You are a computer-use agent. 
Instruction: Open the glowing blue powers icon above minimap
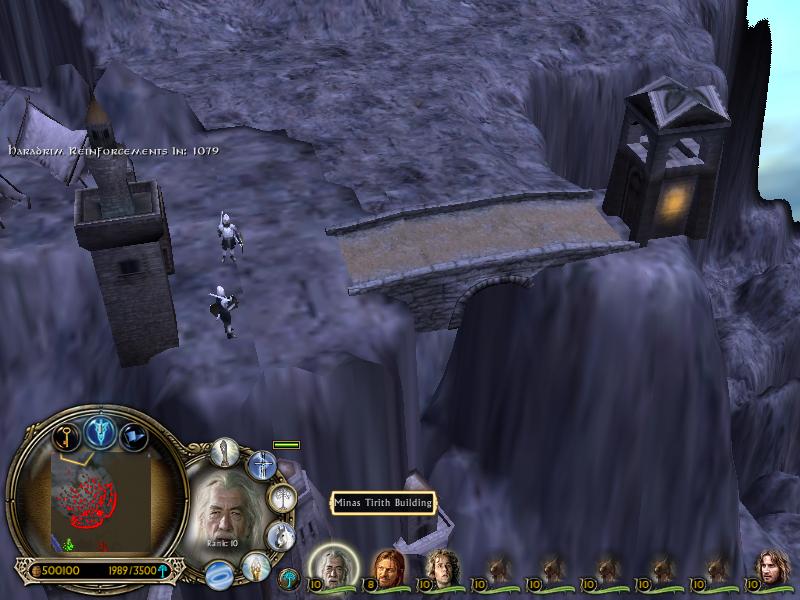[x=99, y=431]
